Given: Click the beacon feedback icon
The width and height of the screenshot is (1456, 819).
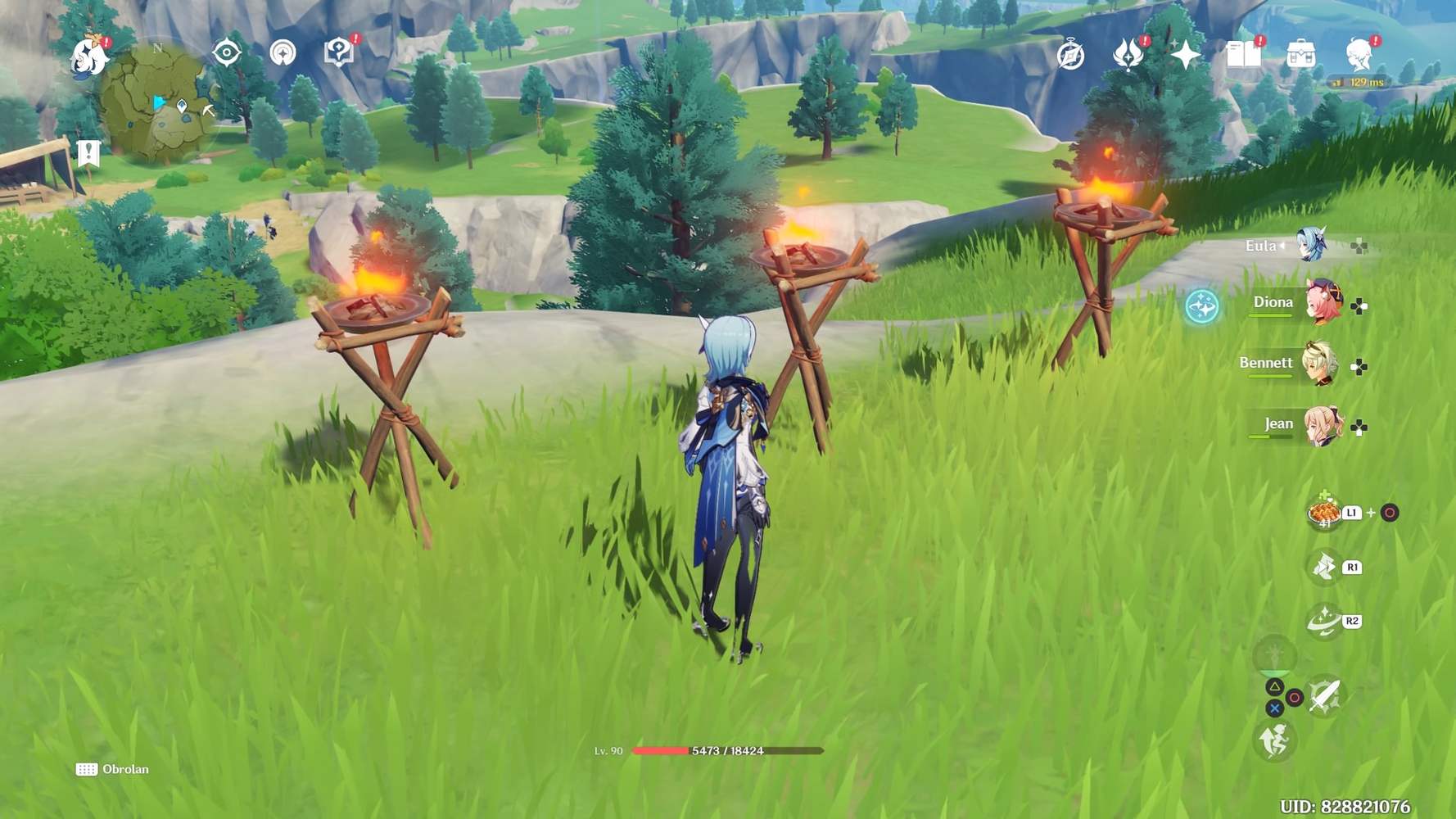Looking at the screenshot, I should click(282, 52).
